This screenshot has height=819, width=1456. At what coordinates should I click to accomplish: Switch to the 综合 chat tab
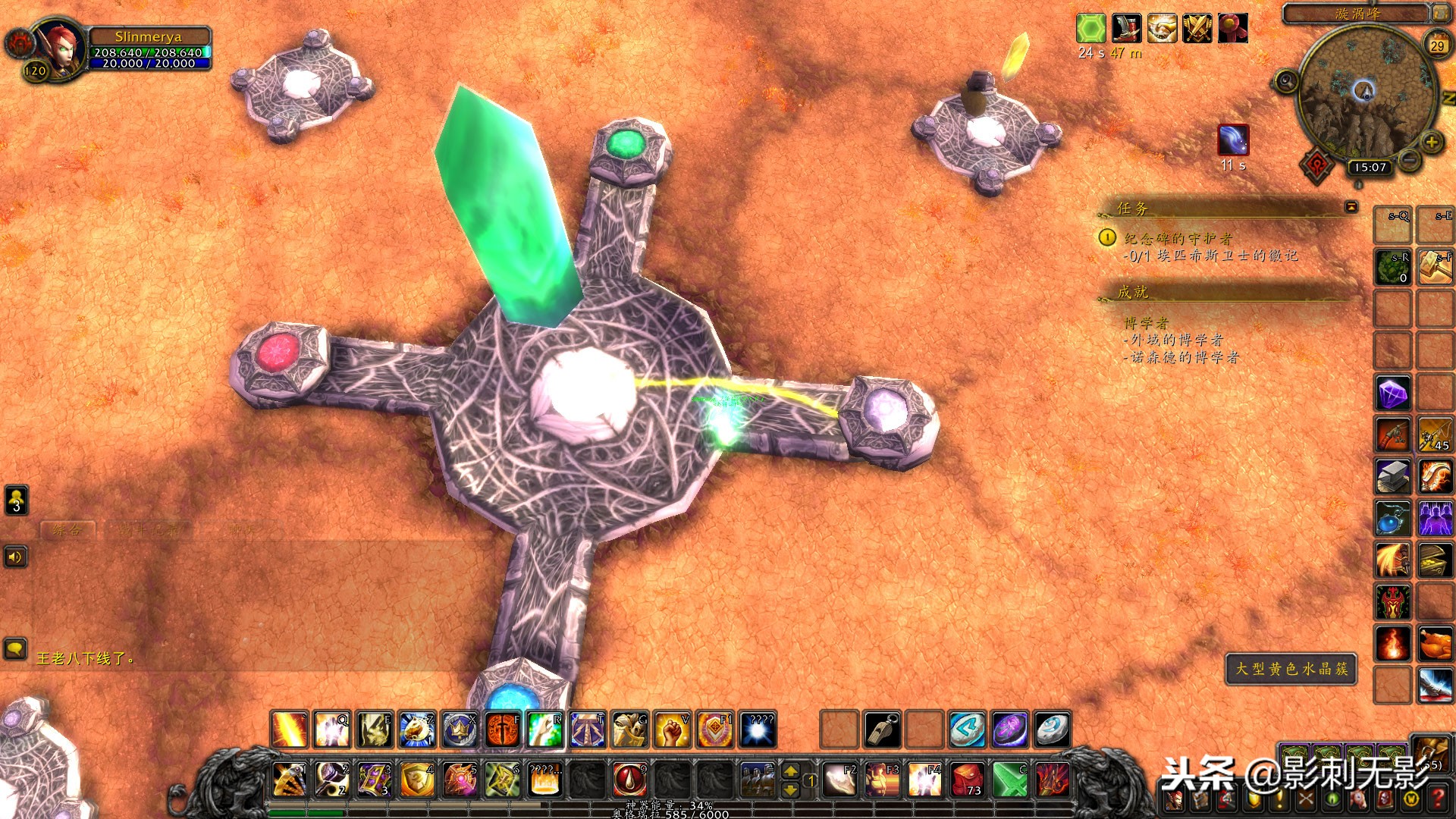tap(67, 530)
